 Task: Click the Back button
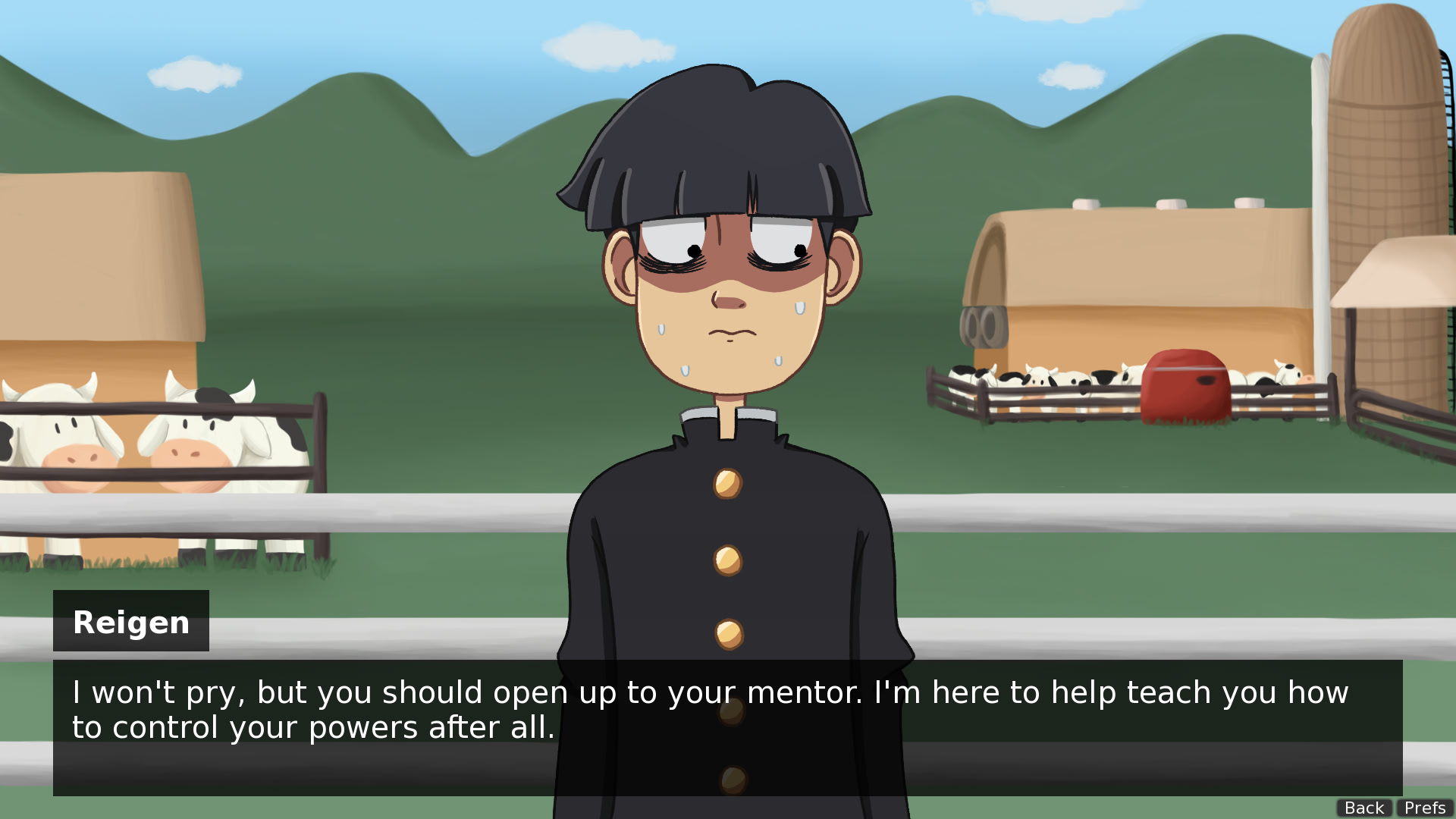[1363, 808]
